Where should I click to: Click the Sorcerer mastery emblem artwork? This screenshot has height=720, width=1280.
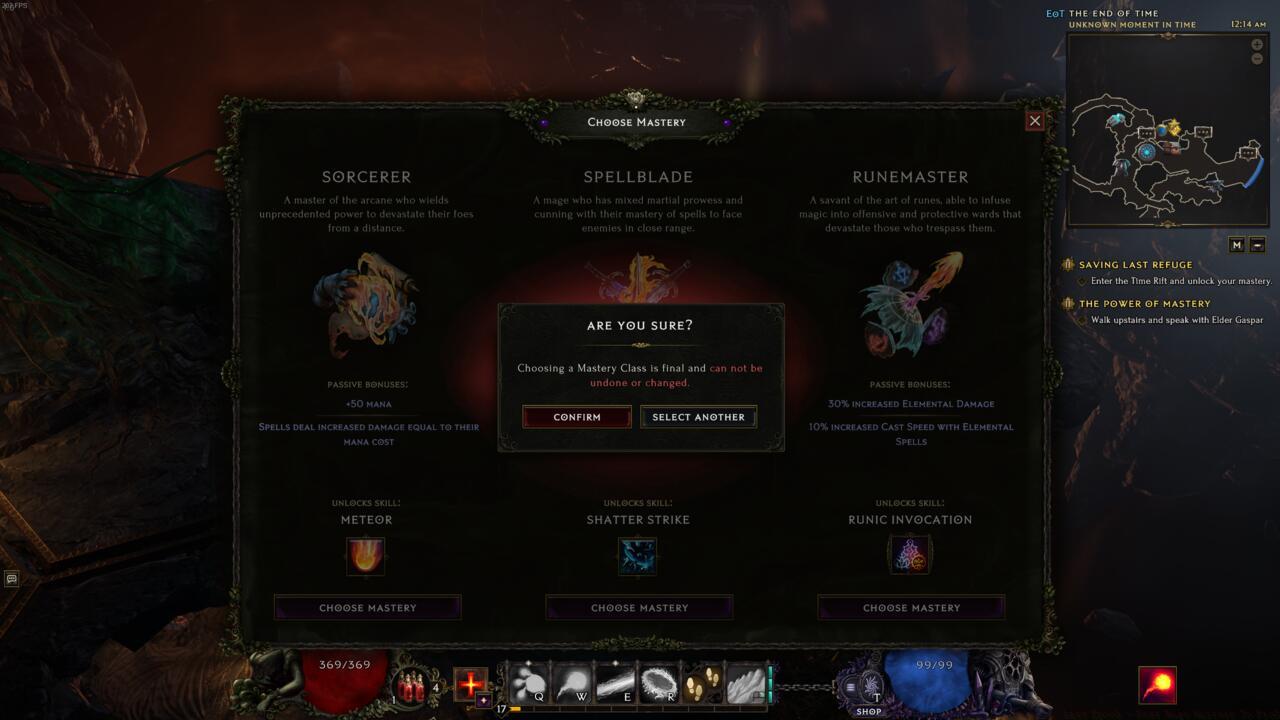366,305
